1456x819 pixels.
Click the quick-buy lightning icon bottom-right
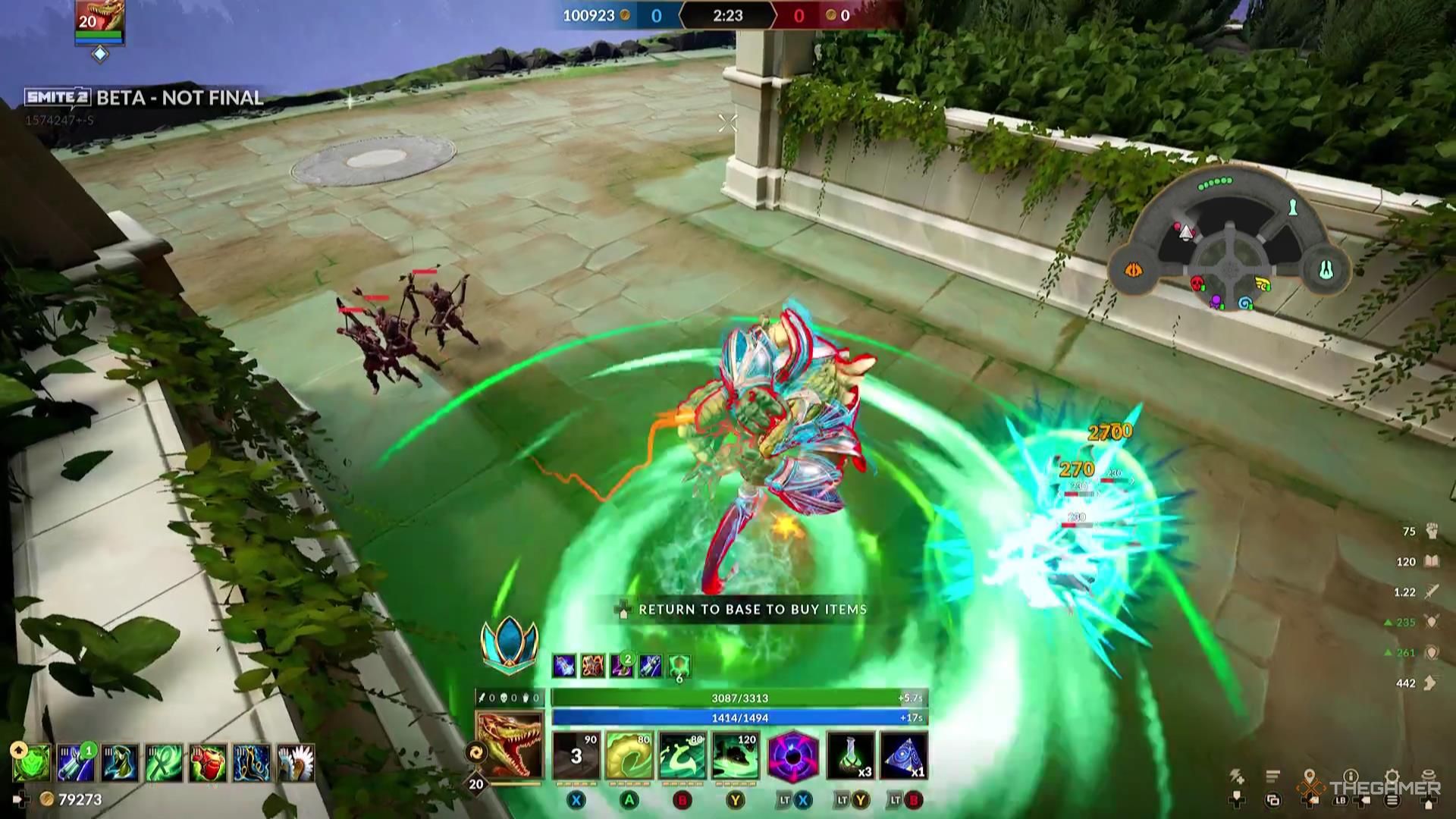1236,773
